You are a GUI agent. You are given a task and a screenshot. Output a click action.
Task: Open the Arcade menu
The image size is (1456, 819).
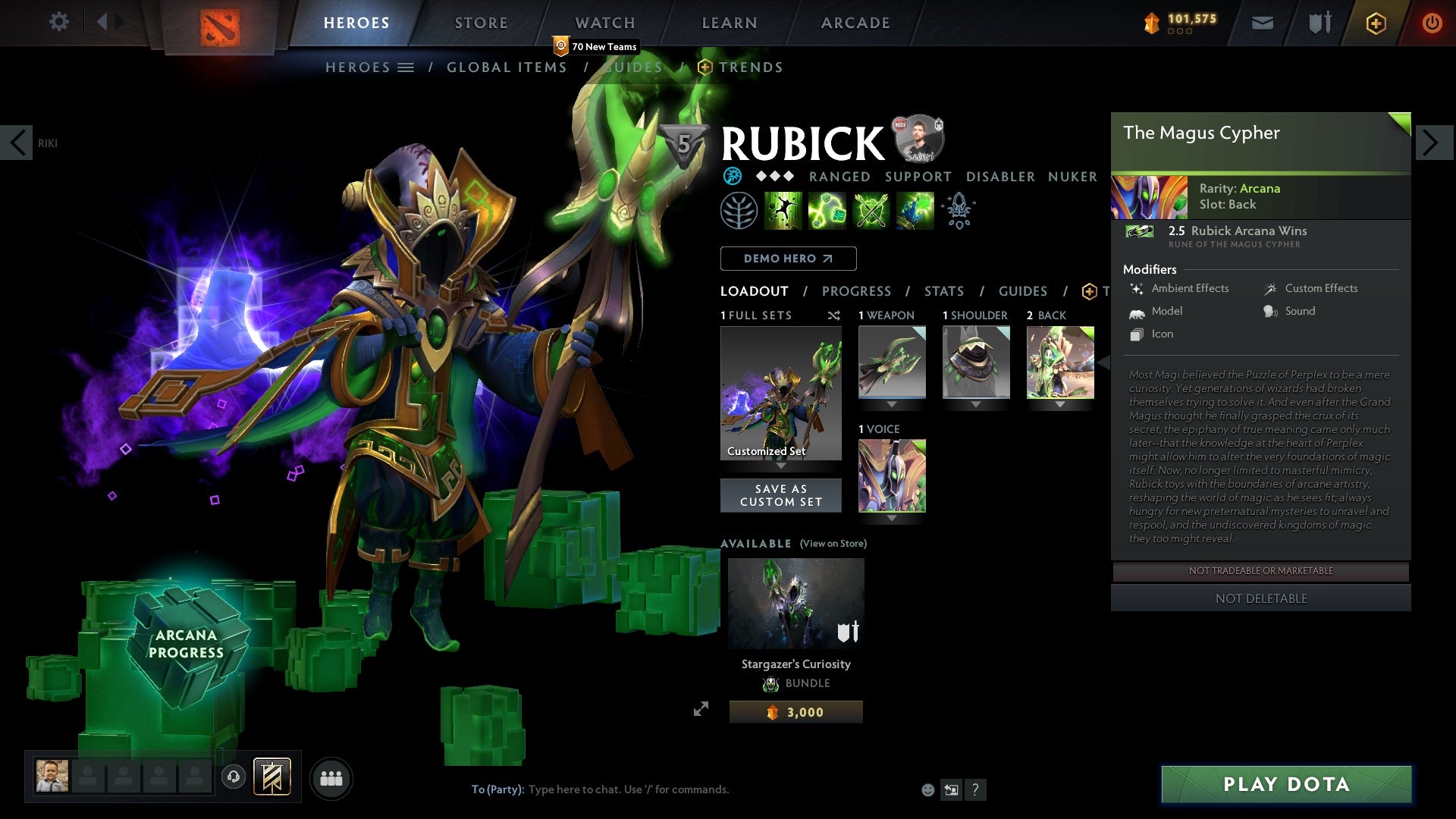tap(855, 23)
